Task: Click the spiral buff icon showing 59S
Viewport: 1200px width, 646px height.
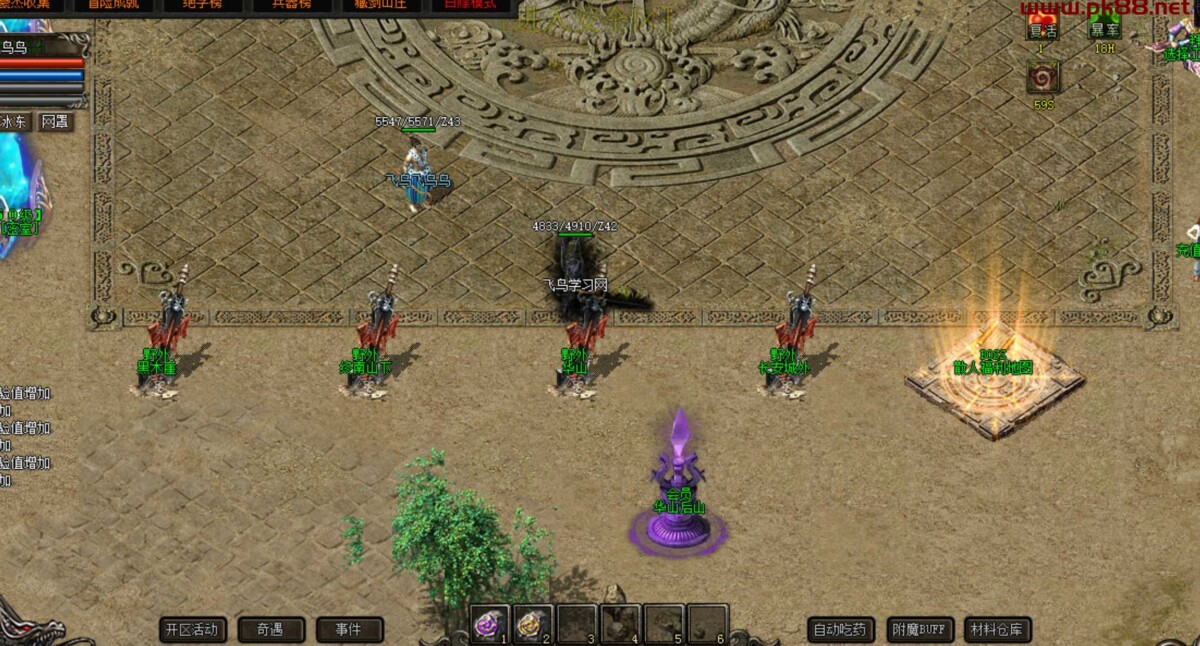Action: tap(1044, 78)
